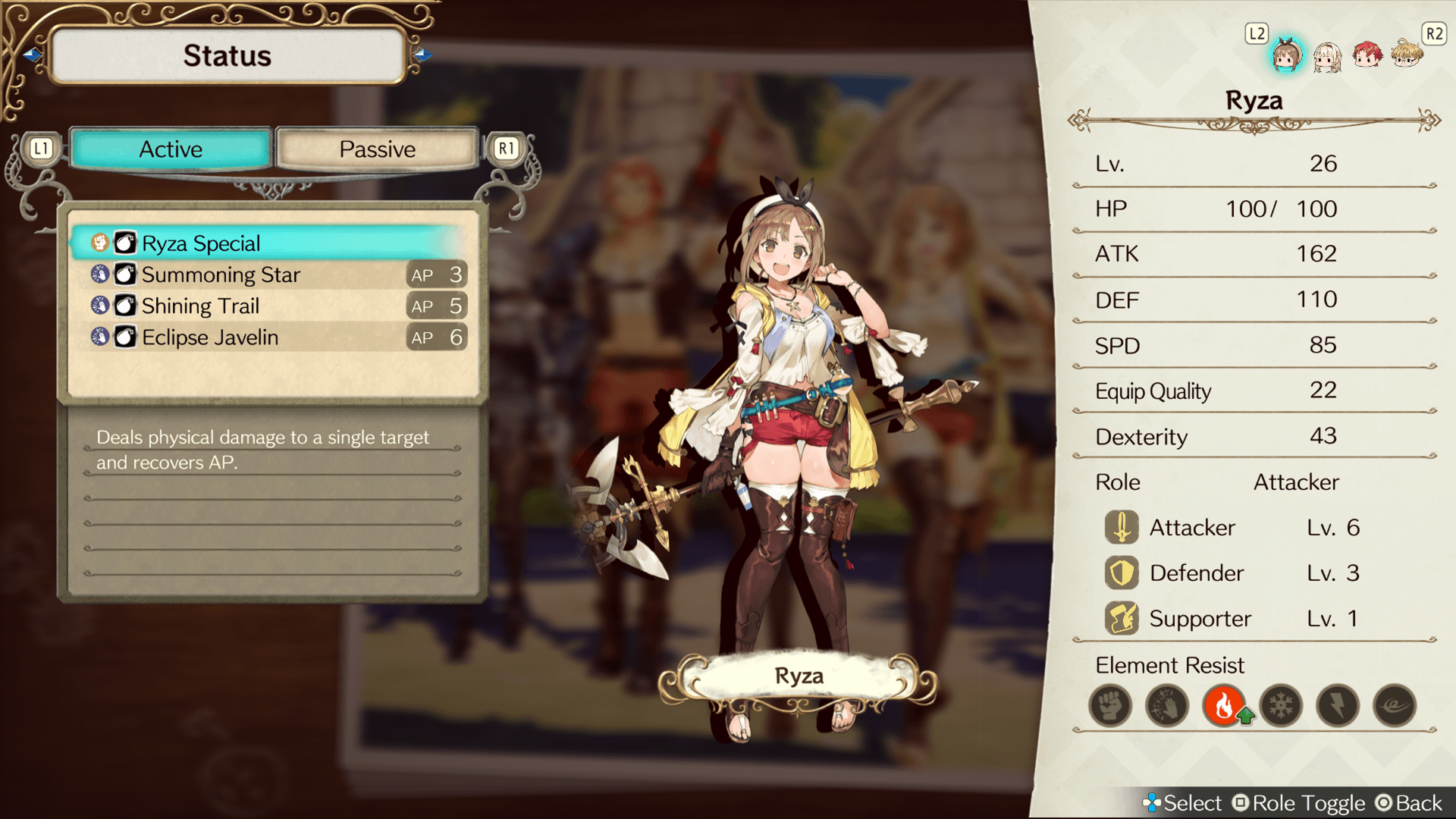Go to next page with right Status arrow
The image size is (1456, 819).
tap(423, 55)
